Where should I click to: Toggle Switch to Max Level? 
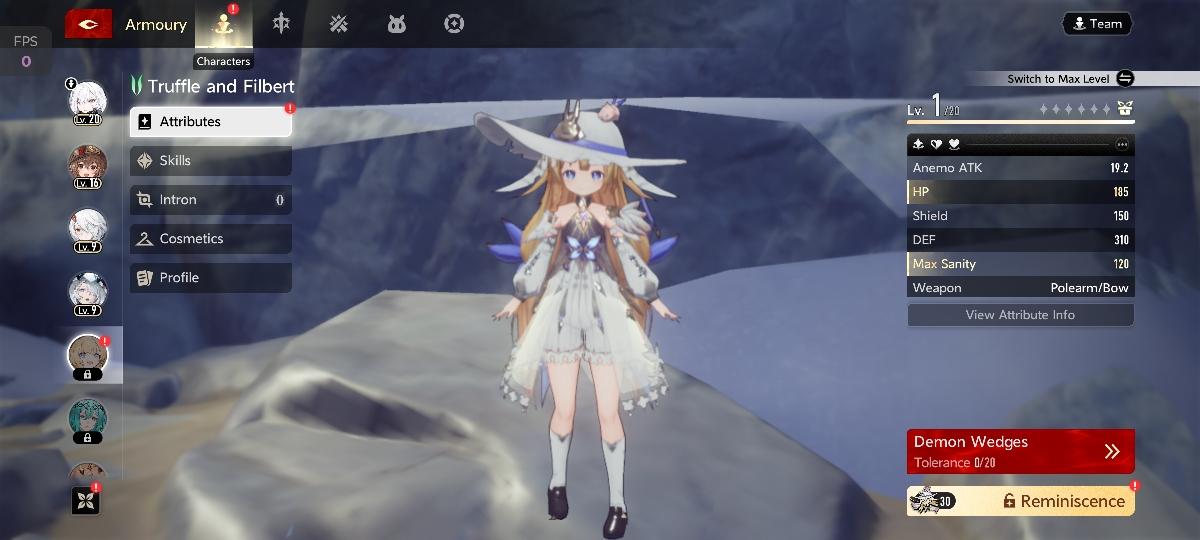point(1125,79)
